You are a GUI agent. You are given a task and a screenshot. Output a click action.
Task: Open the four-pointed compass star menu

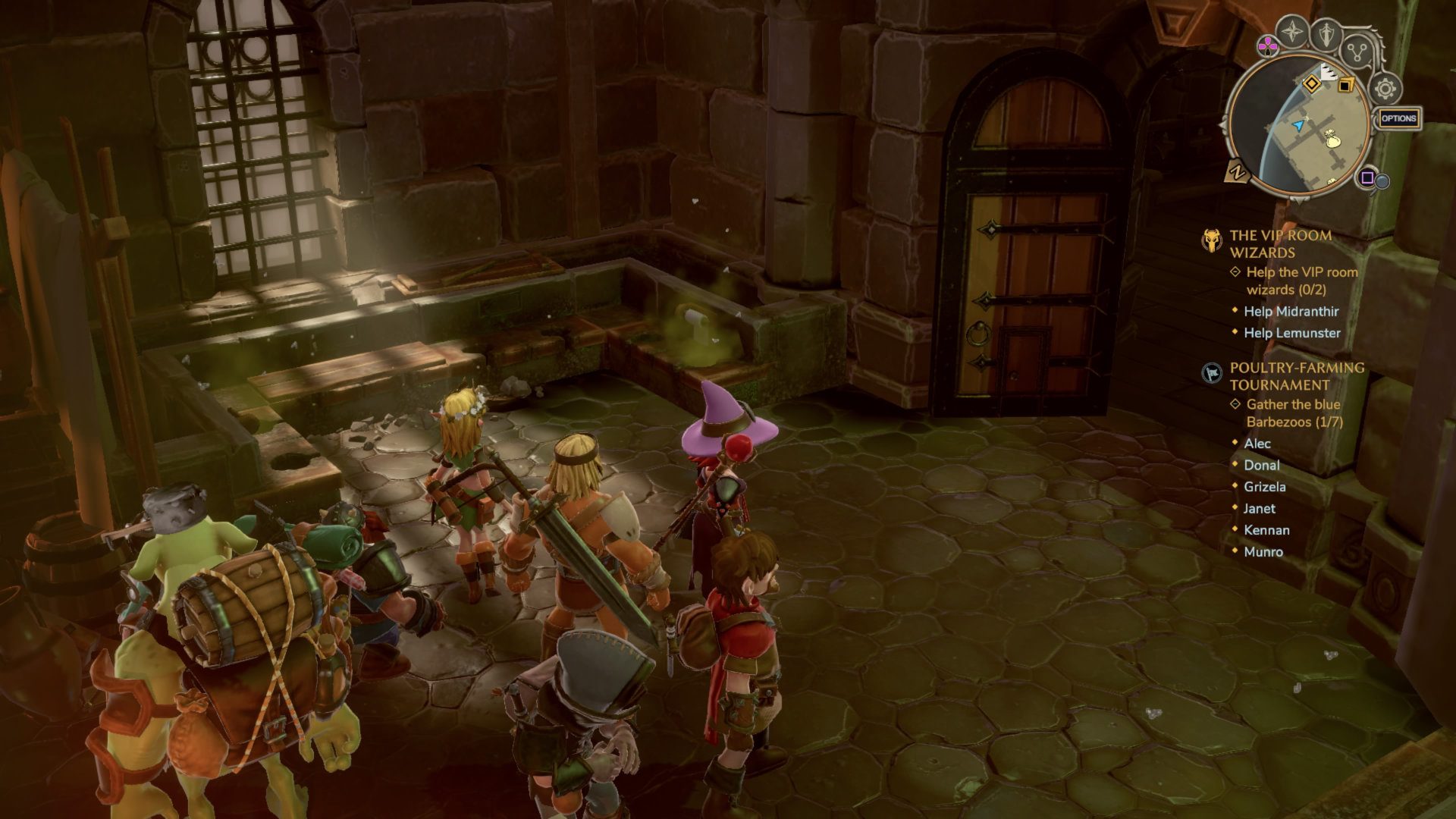[1291, 32]
